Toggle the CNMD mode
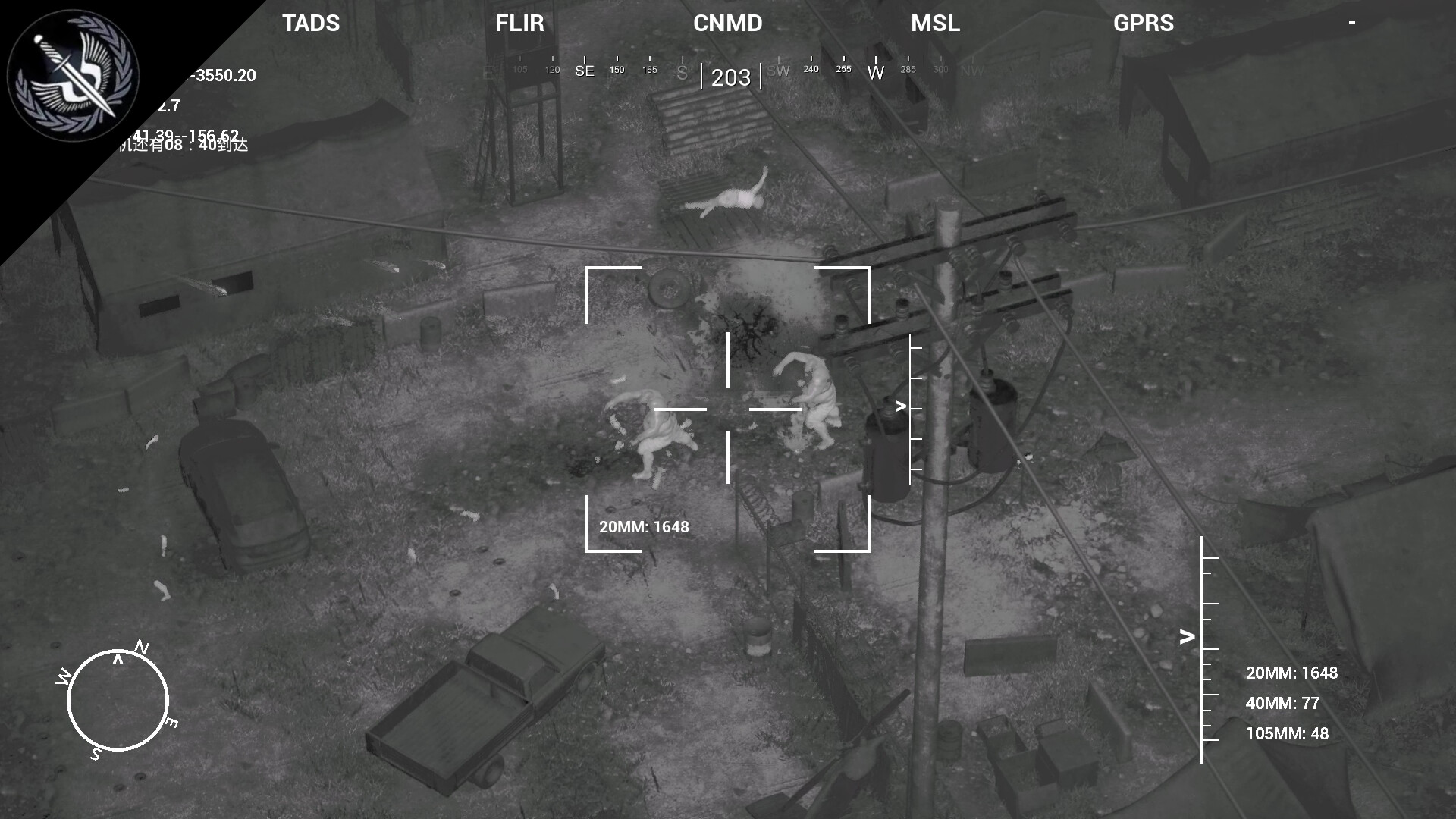The width and height of the screenshot is (1456, 819). (727, 24)
